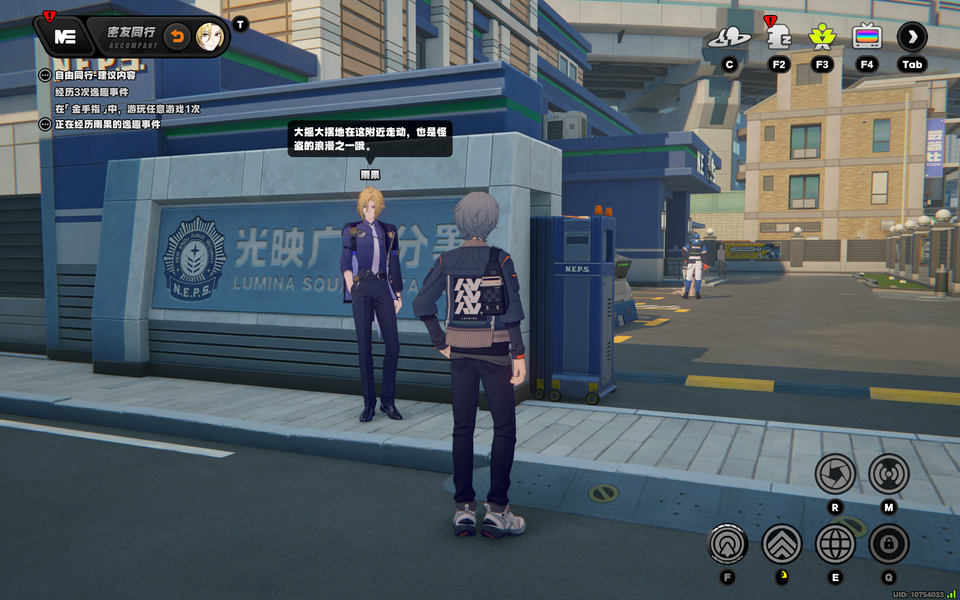Viewport: 960px width, 600px height.
Task: Open the yellow-green winged figure icon
Action: 822,38
